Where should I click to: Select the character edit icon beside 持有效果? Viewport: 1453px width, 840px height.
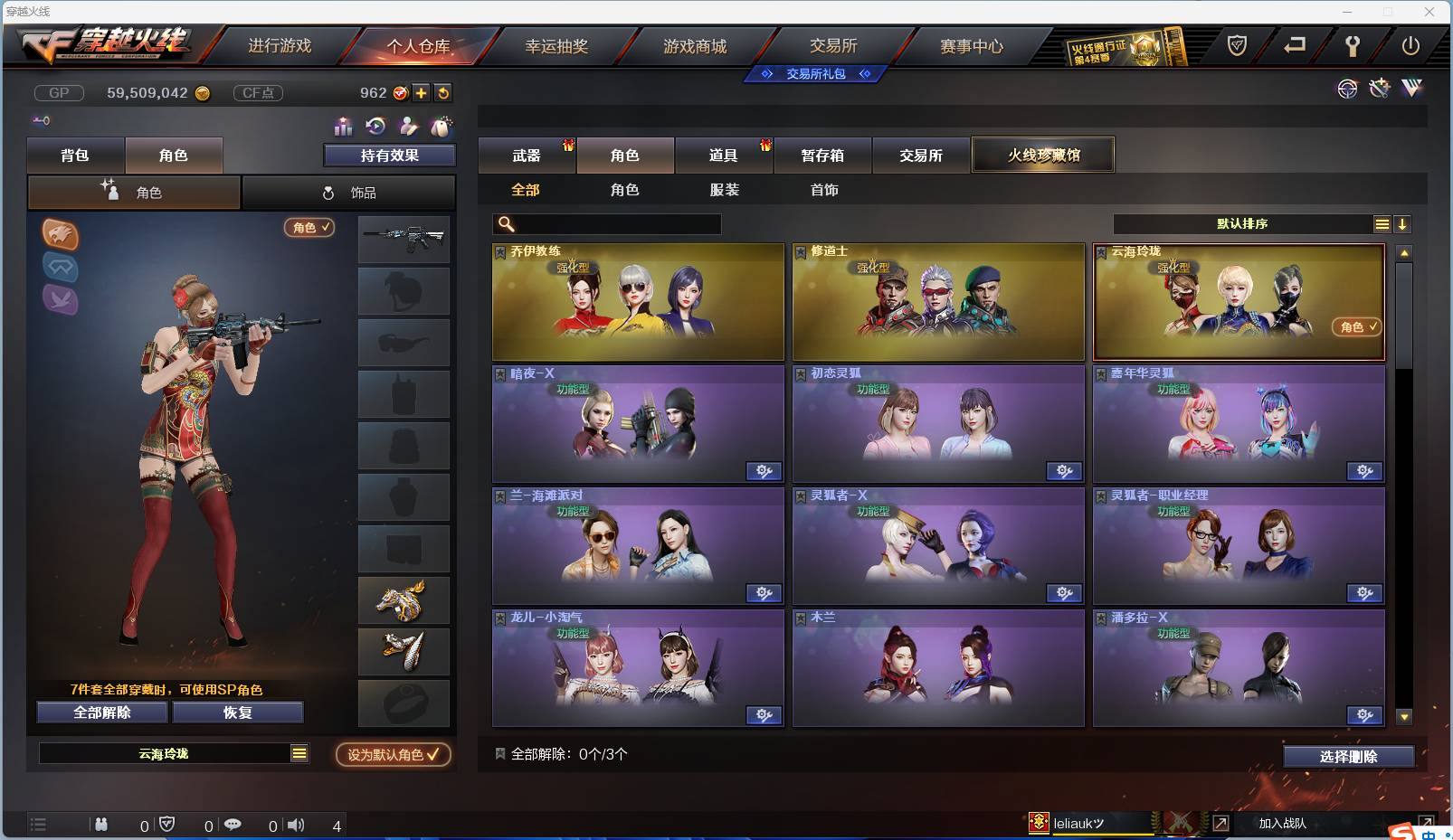[x=409, y=127]
